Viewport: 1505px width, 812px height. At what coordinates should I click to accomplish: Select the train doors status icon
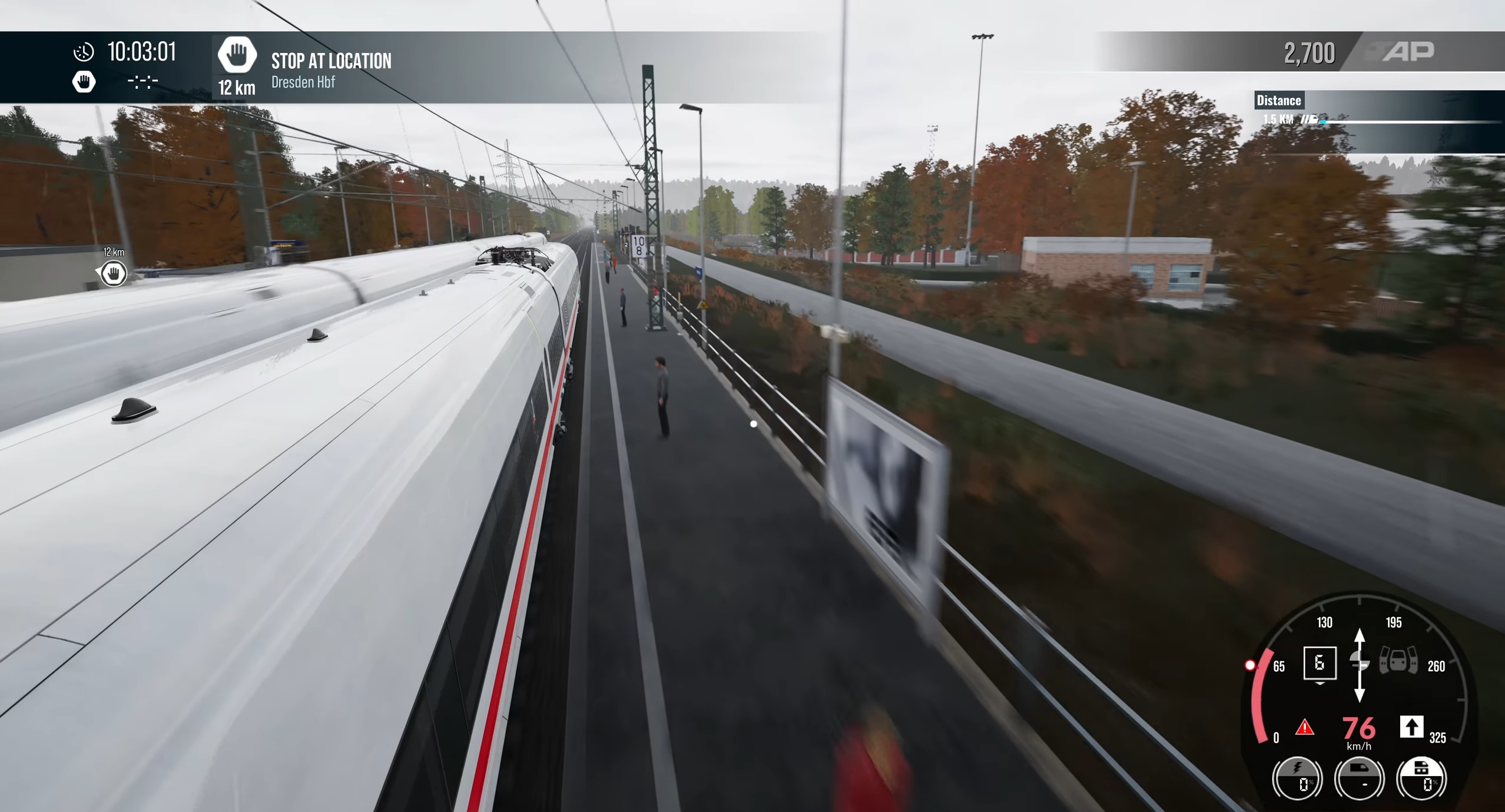coord(1398,662)
